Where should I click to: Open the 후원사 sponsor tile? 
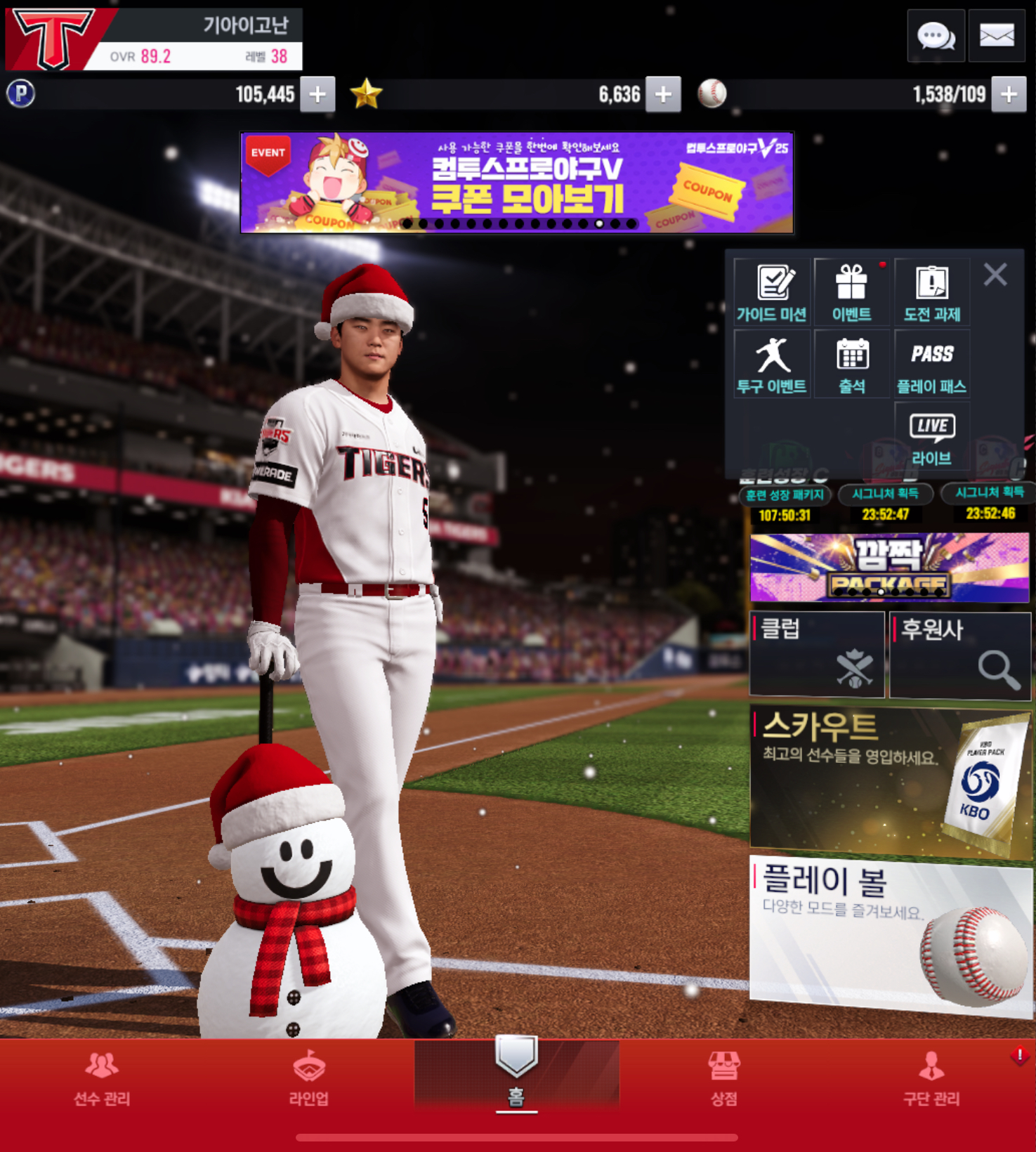[x=960, y=655]
